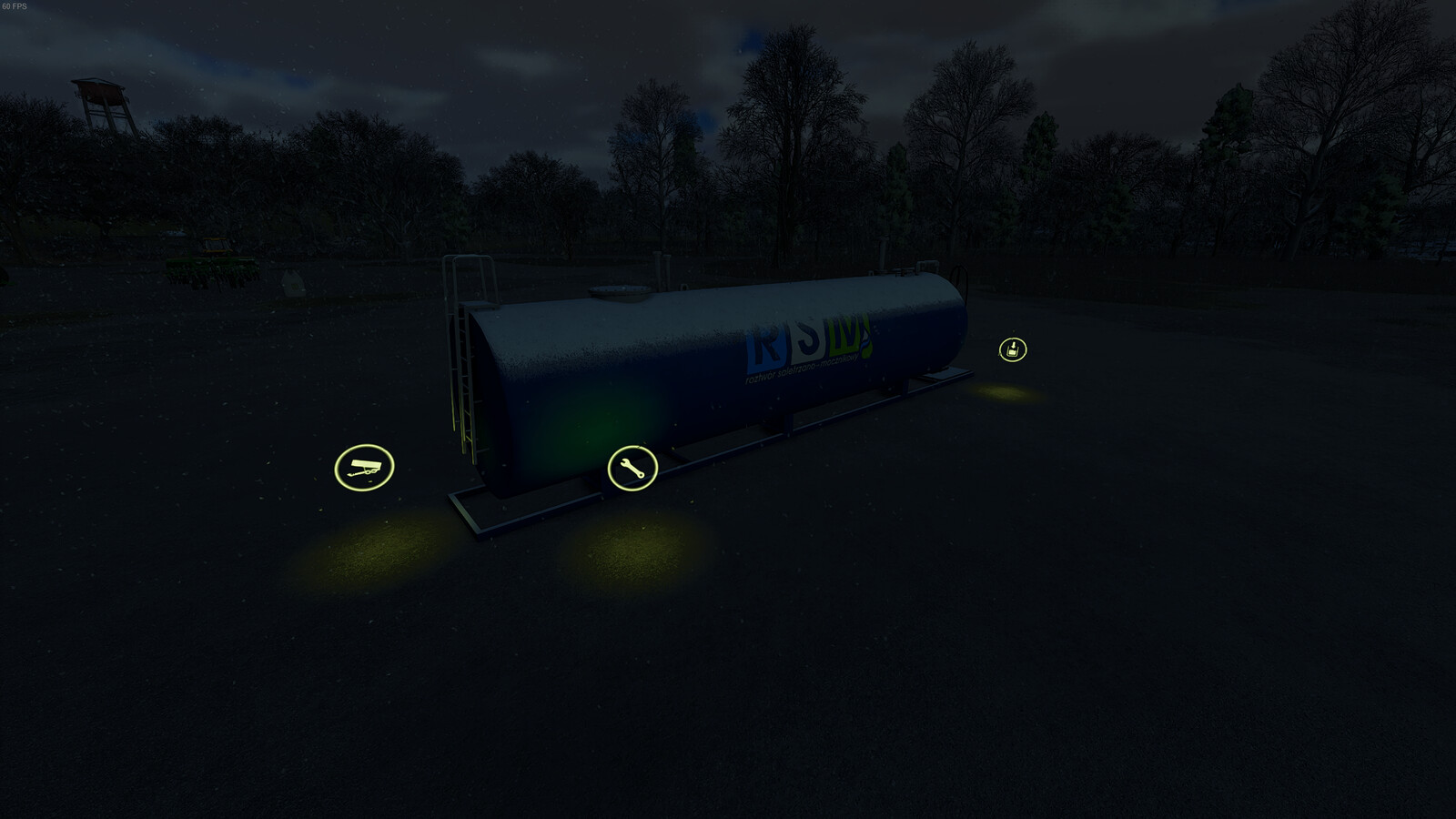This screenshot has height=819, width=1456.
Task: Click the fill trigger icon near the tank end
Action: (x=1013, y=350)
